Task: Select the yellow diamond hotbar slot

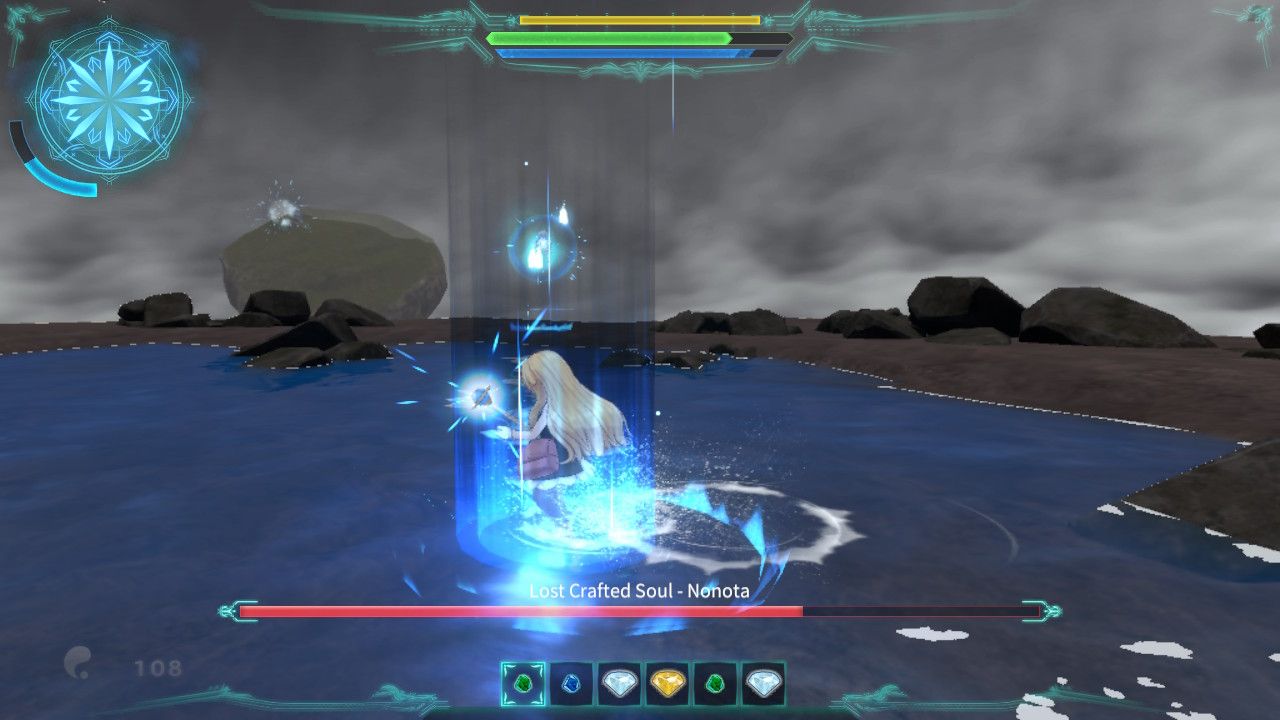Action: point(669,683)
